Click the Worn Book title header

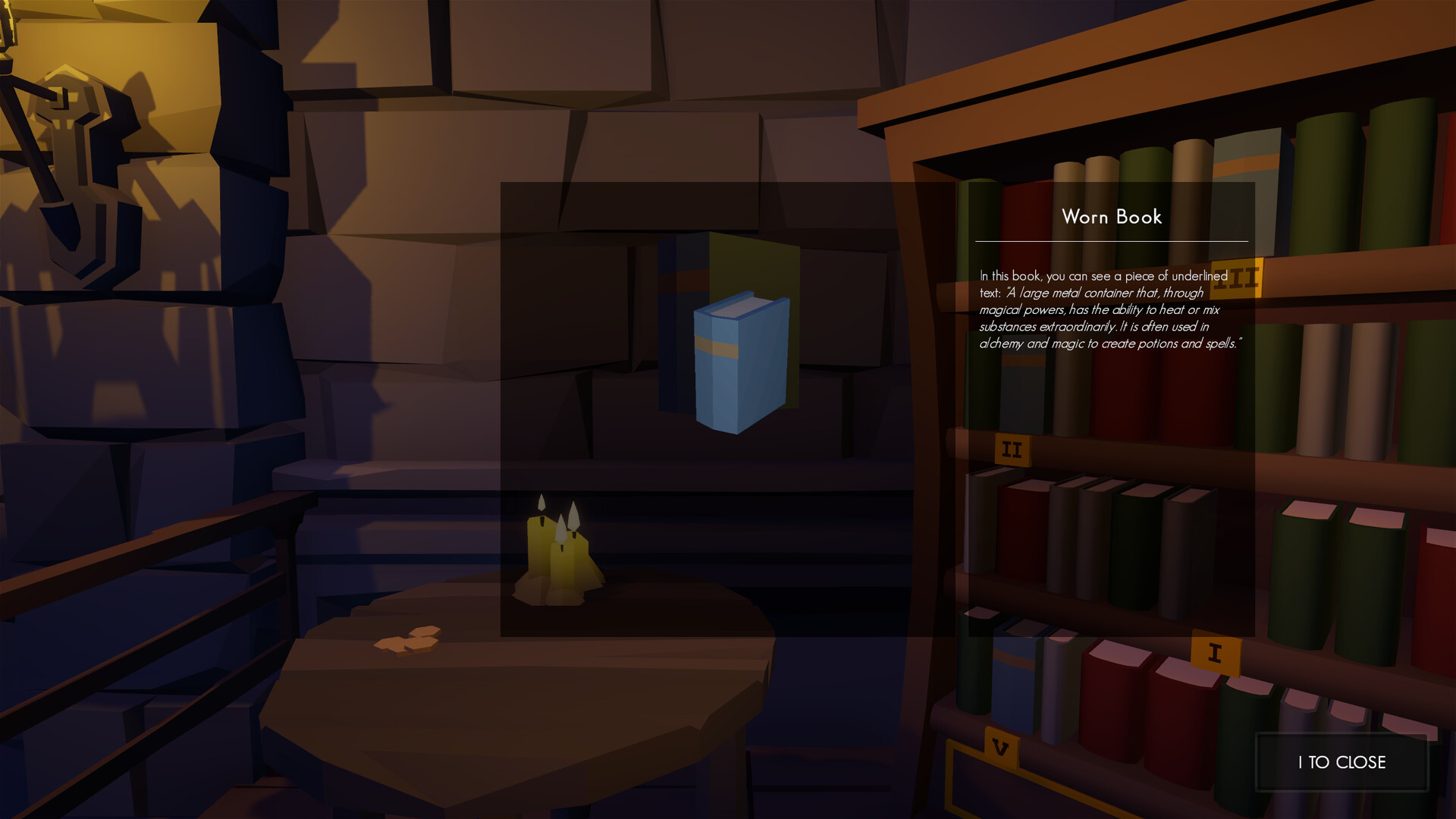[1110, 217]
